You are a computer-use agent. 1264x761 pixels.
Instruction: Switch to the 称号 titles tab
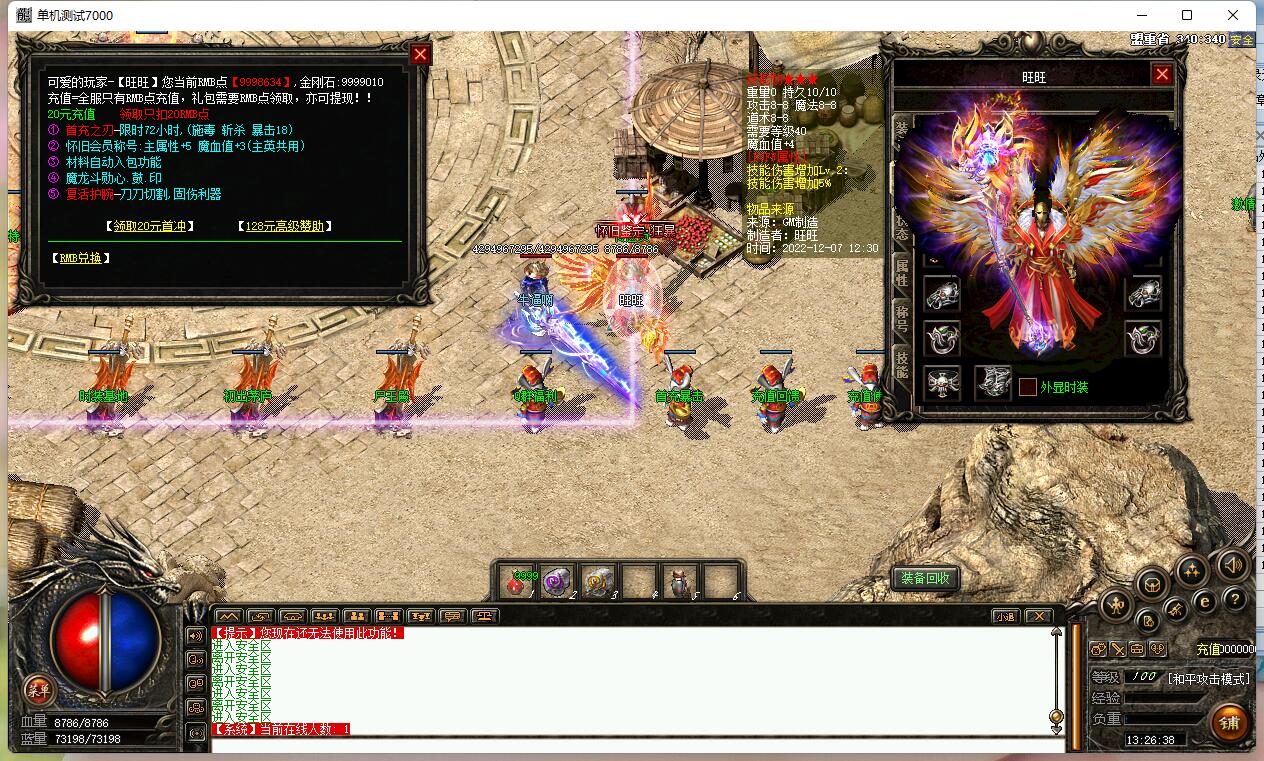coord(902,316)
